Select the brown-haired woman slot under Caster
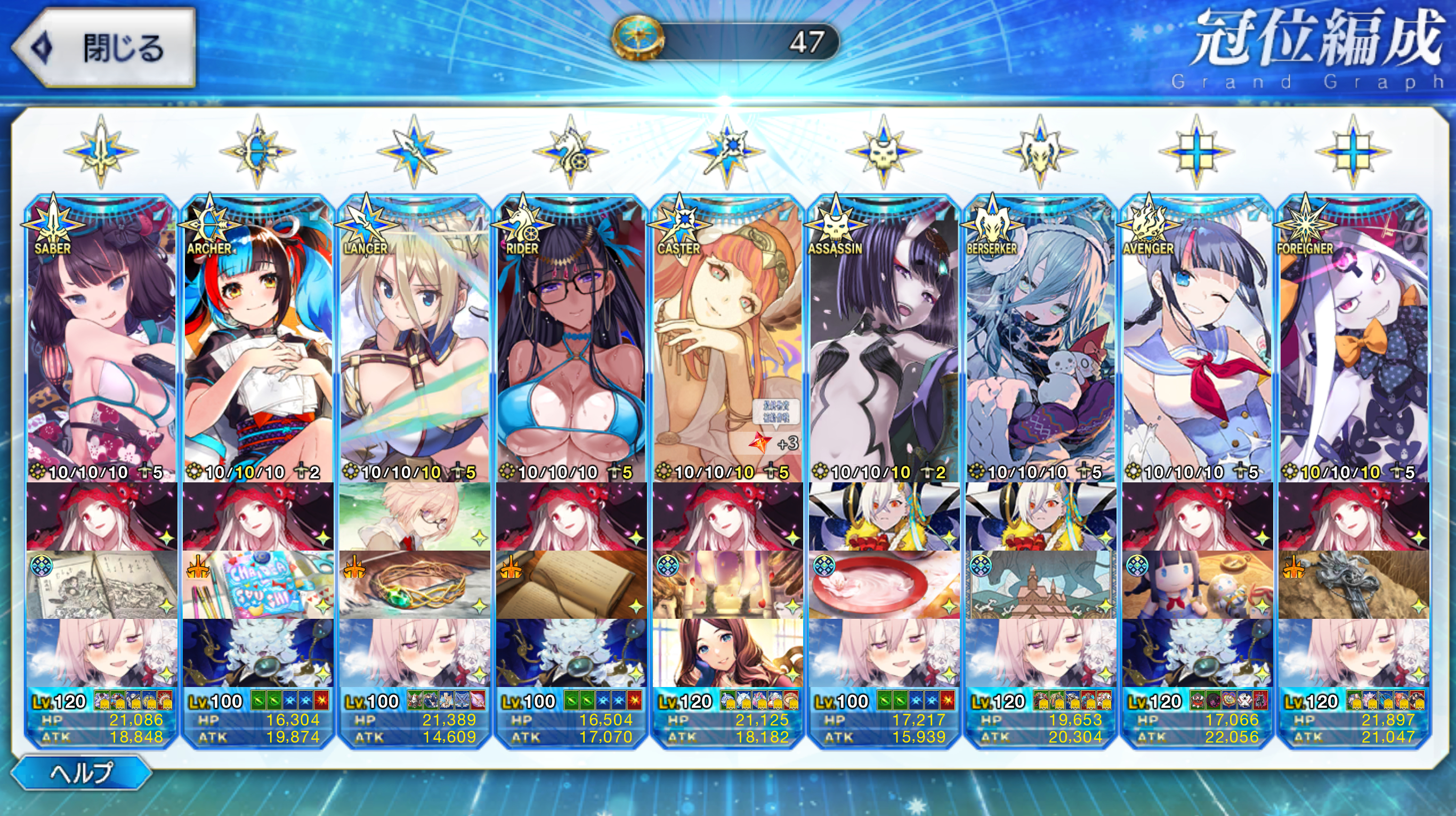1456x816 pixels. pyautogui.click(x=727, y=653)
